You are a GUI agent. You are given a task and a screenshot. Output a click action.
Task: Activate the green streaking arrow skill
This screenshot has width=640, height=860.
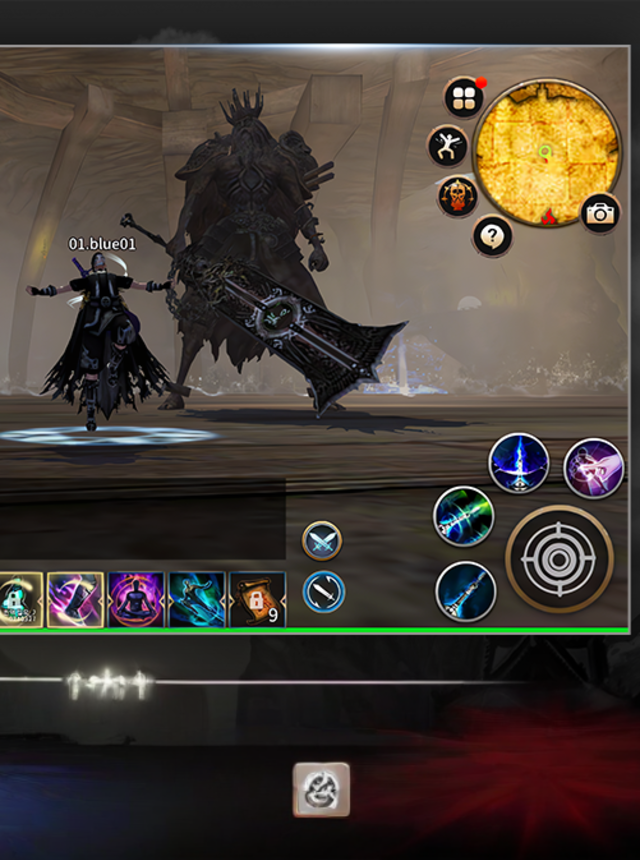464,516
